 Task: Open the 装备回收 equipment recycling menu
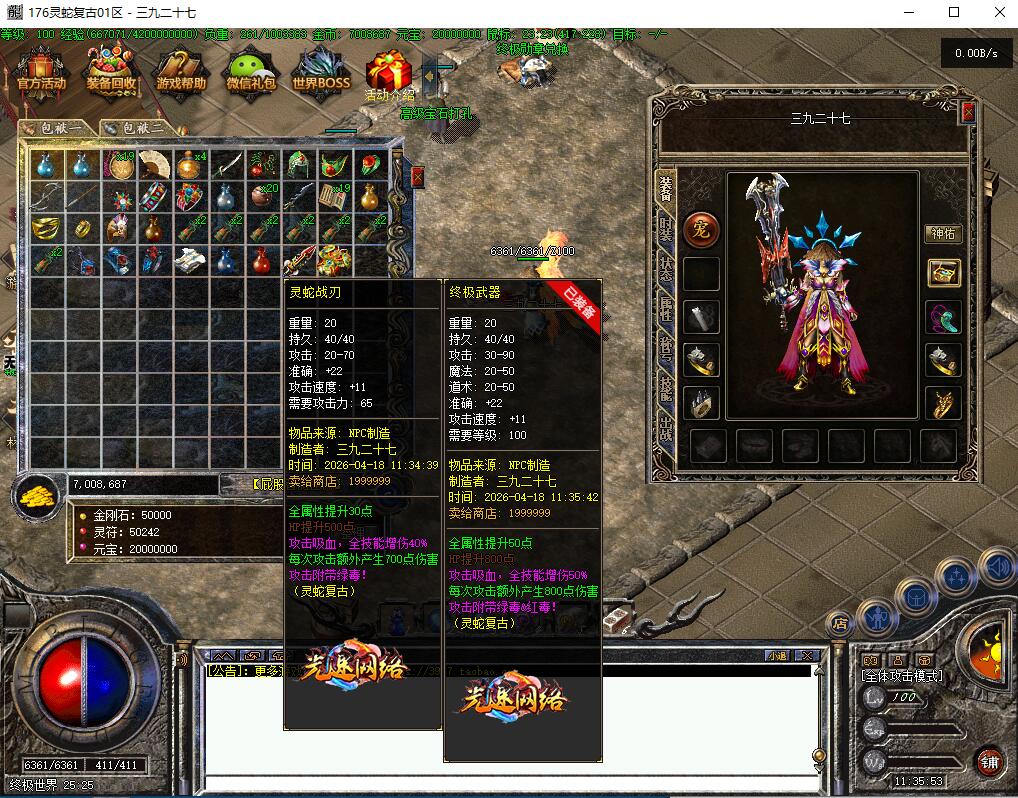pos(111,74)
